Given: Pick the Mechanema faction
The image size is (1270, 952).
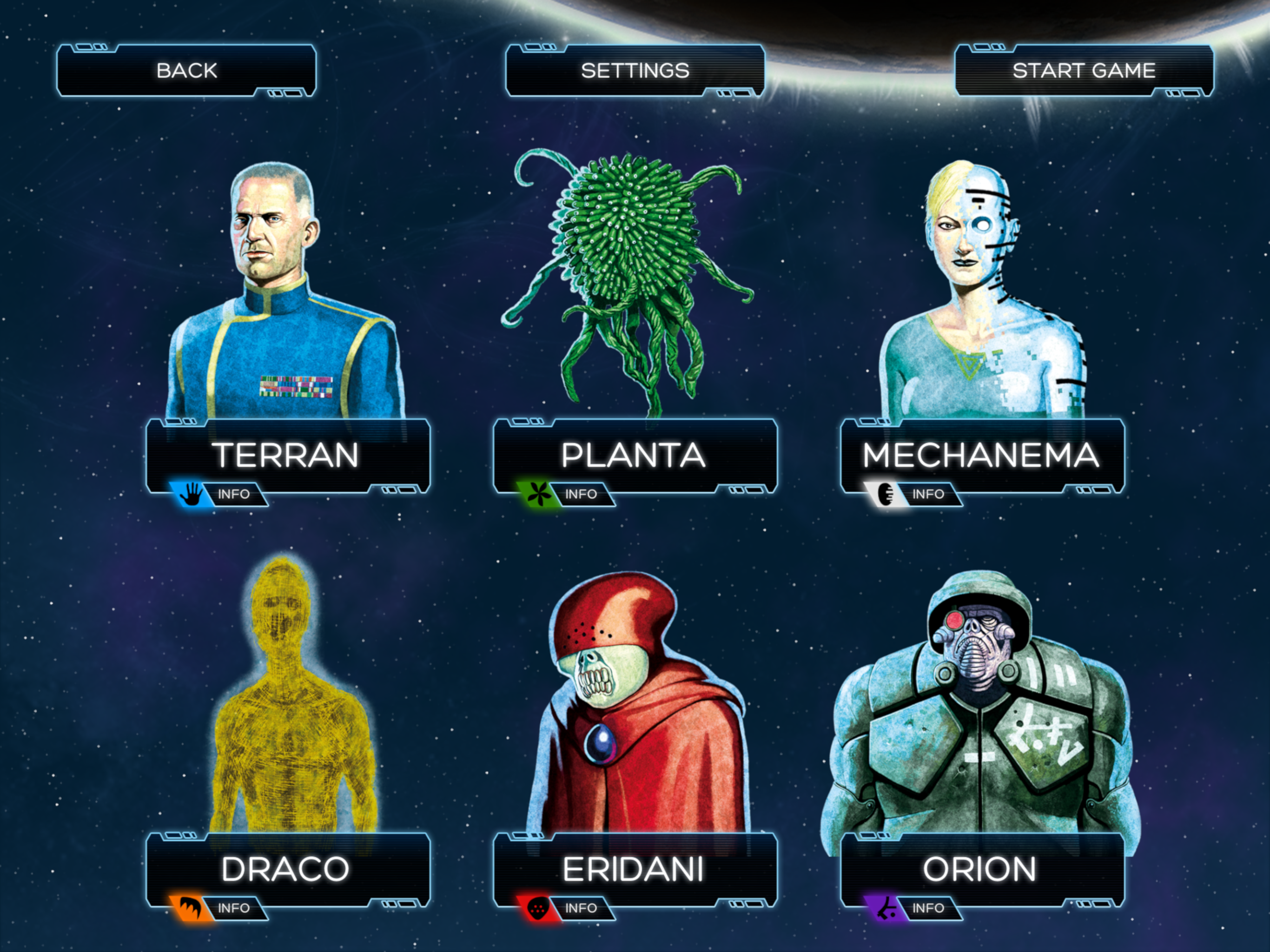Looking at the screenshot, I should click(x=981, y=455).
